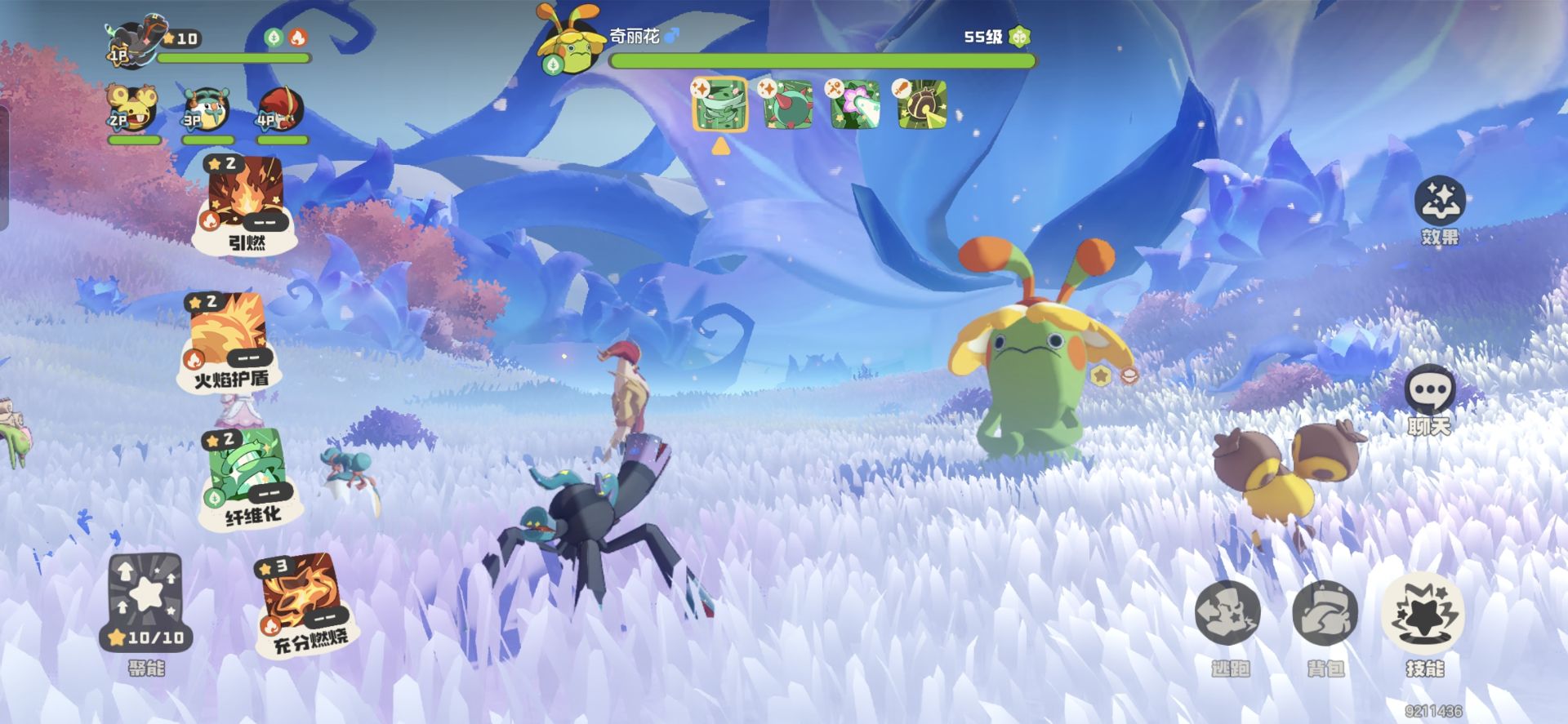
Task: Activate the 火焰护盾 skill
Action: point(229,339)
